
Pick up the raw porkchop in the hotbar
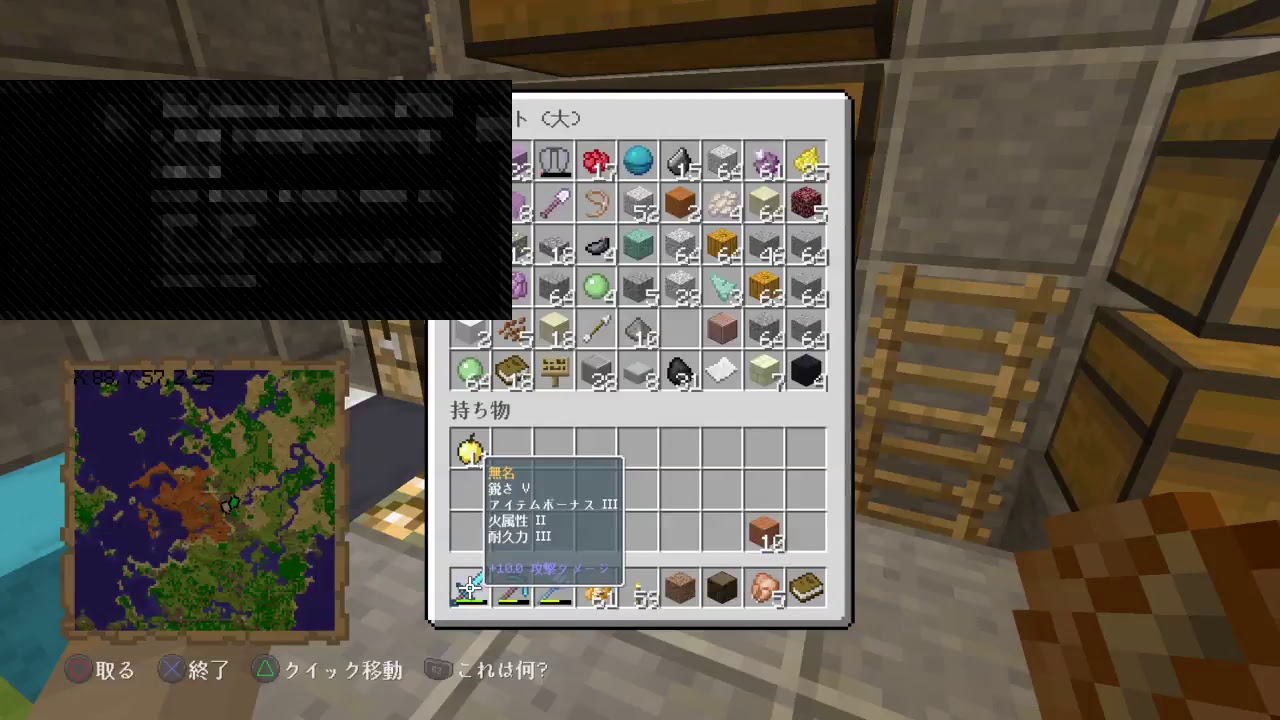click(765, 590)
